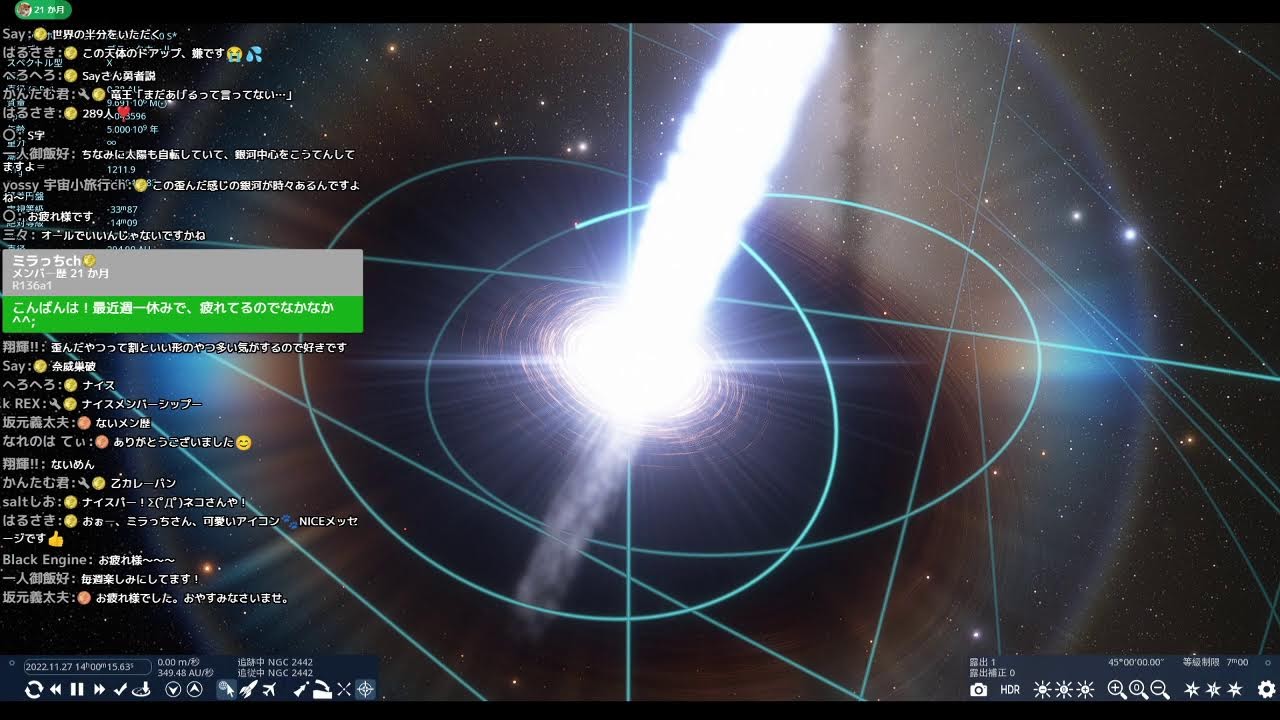Screen dimensions: 1280x720
Task: Click the date and time field
Action: tap(86, 666)
